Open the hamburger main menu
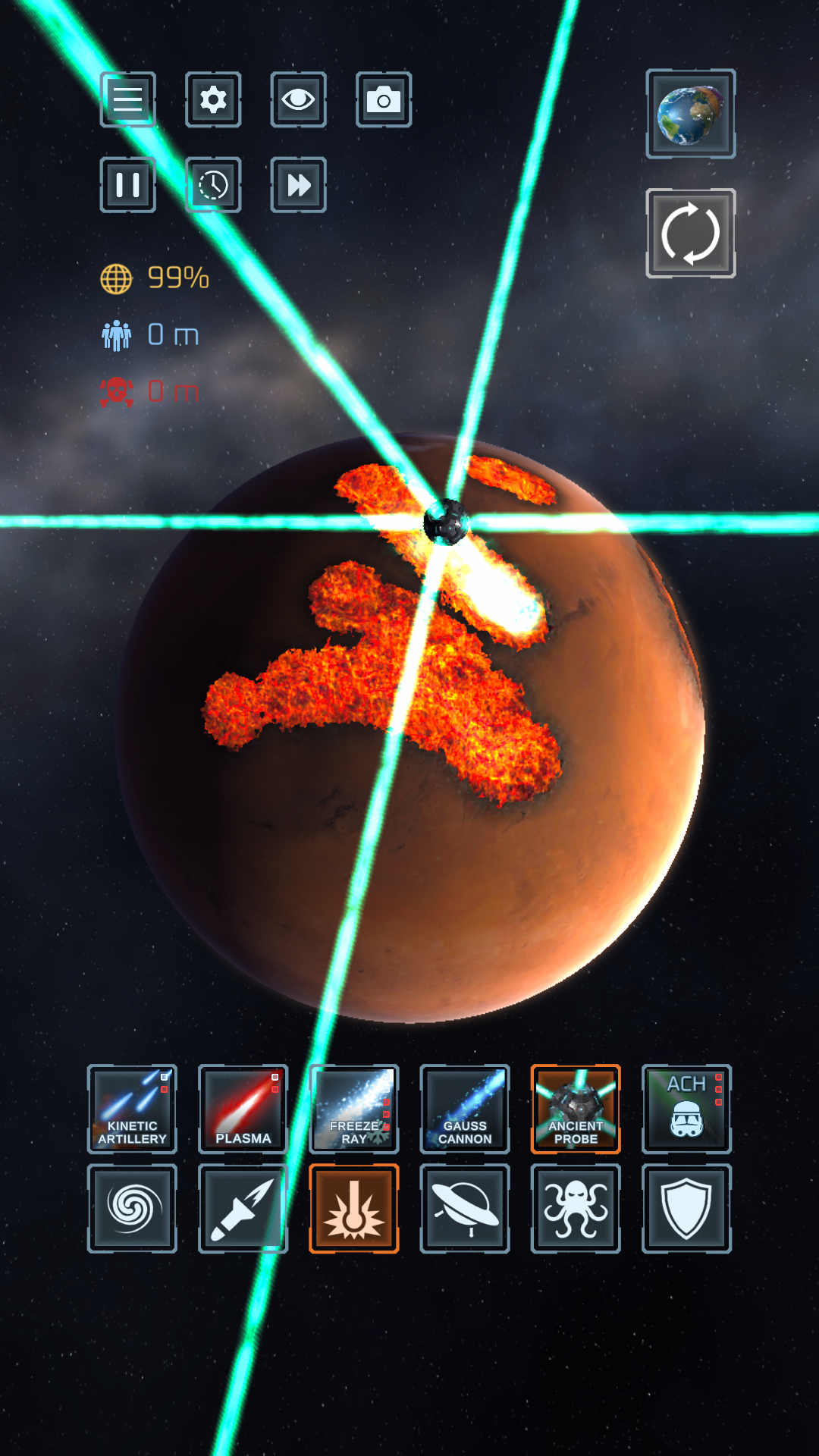819x1456 pixels. point(127,99)
